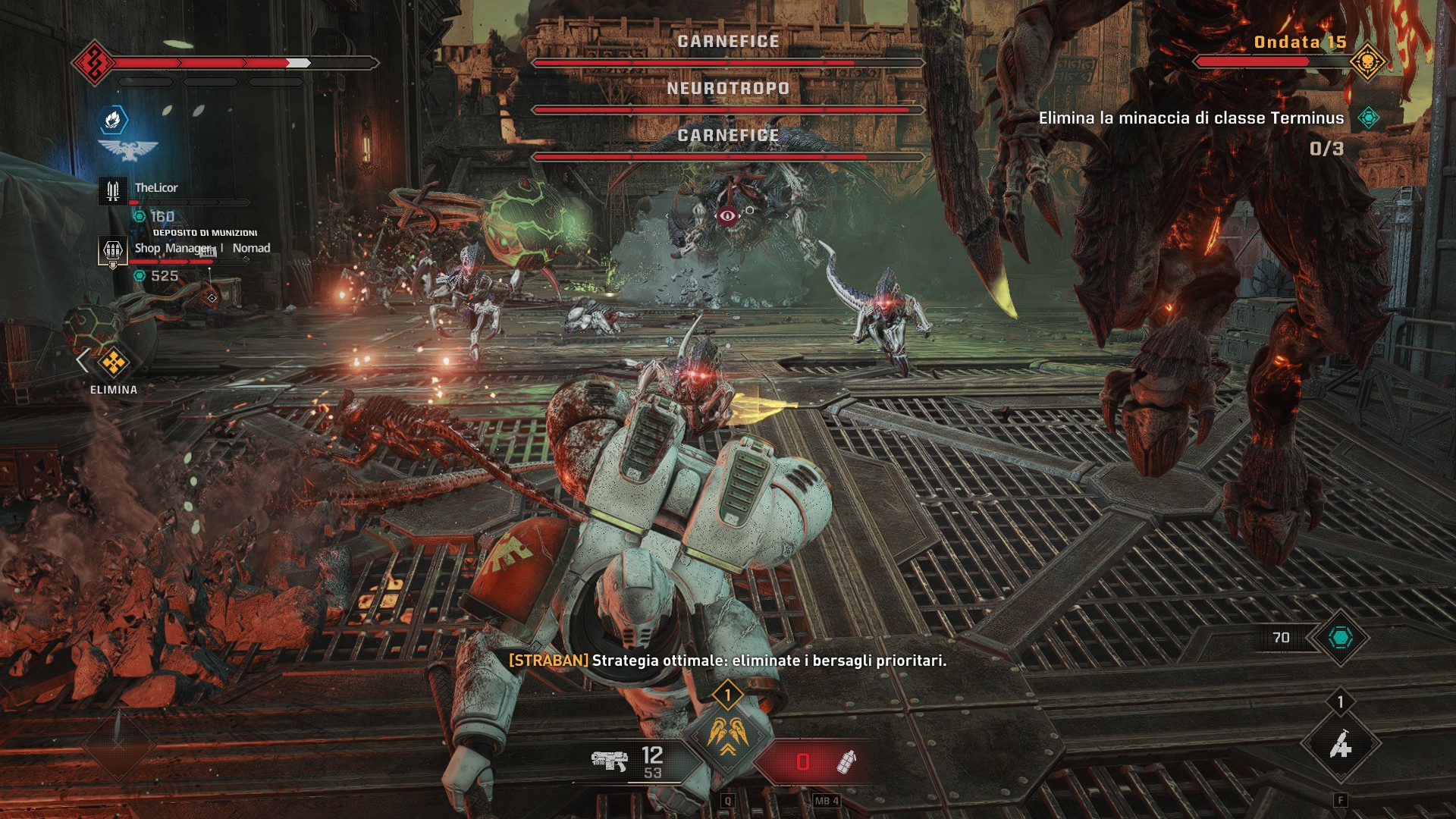Screen dimensions: 1456x819
Task: Select the bolt pistol weapon slot
Action: point(610,761)
